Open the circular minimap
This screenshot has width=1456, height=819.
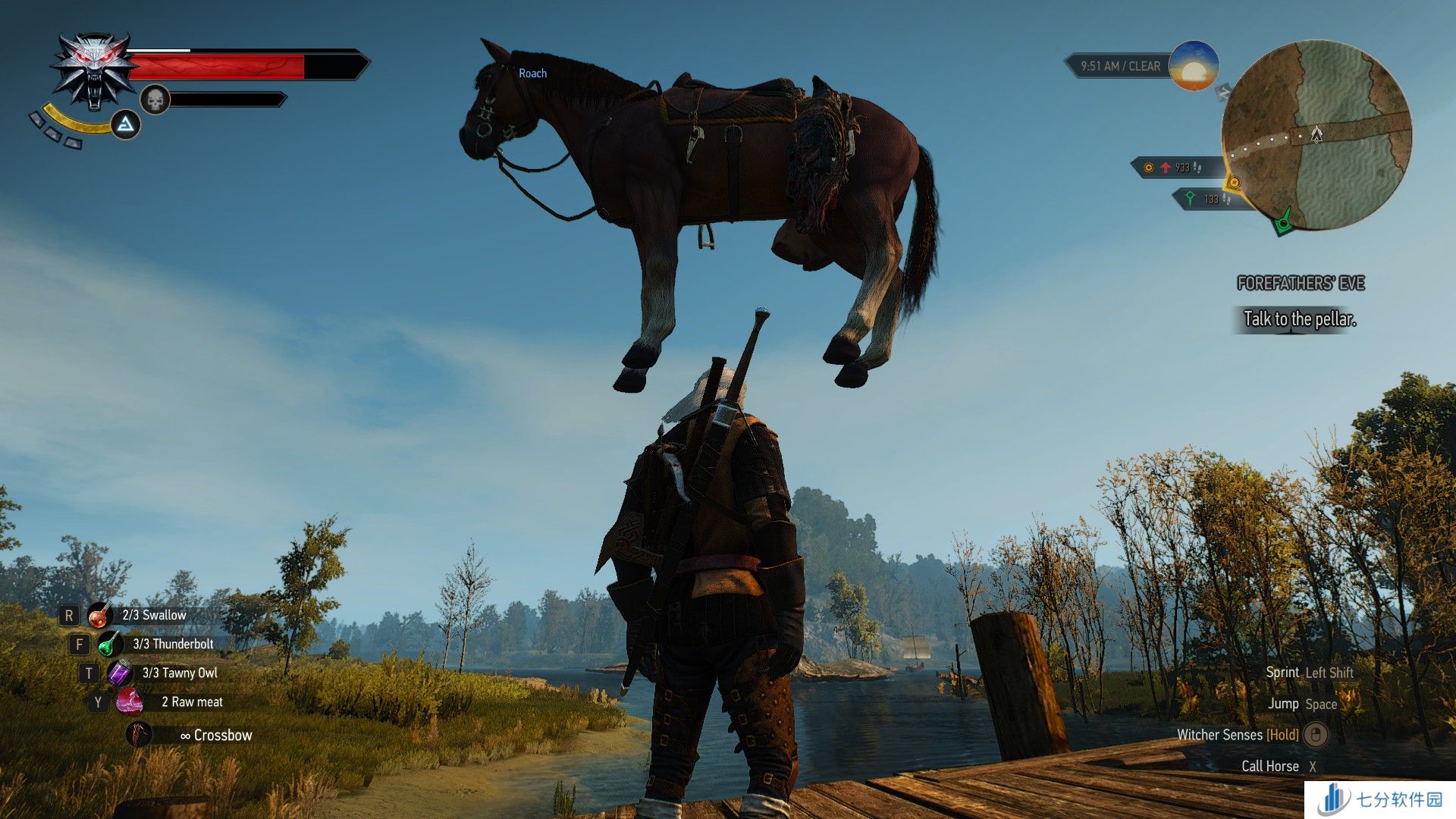(1316, 135)
